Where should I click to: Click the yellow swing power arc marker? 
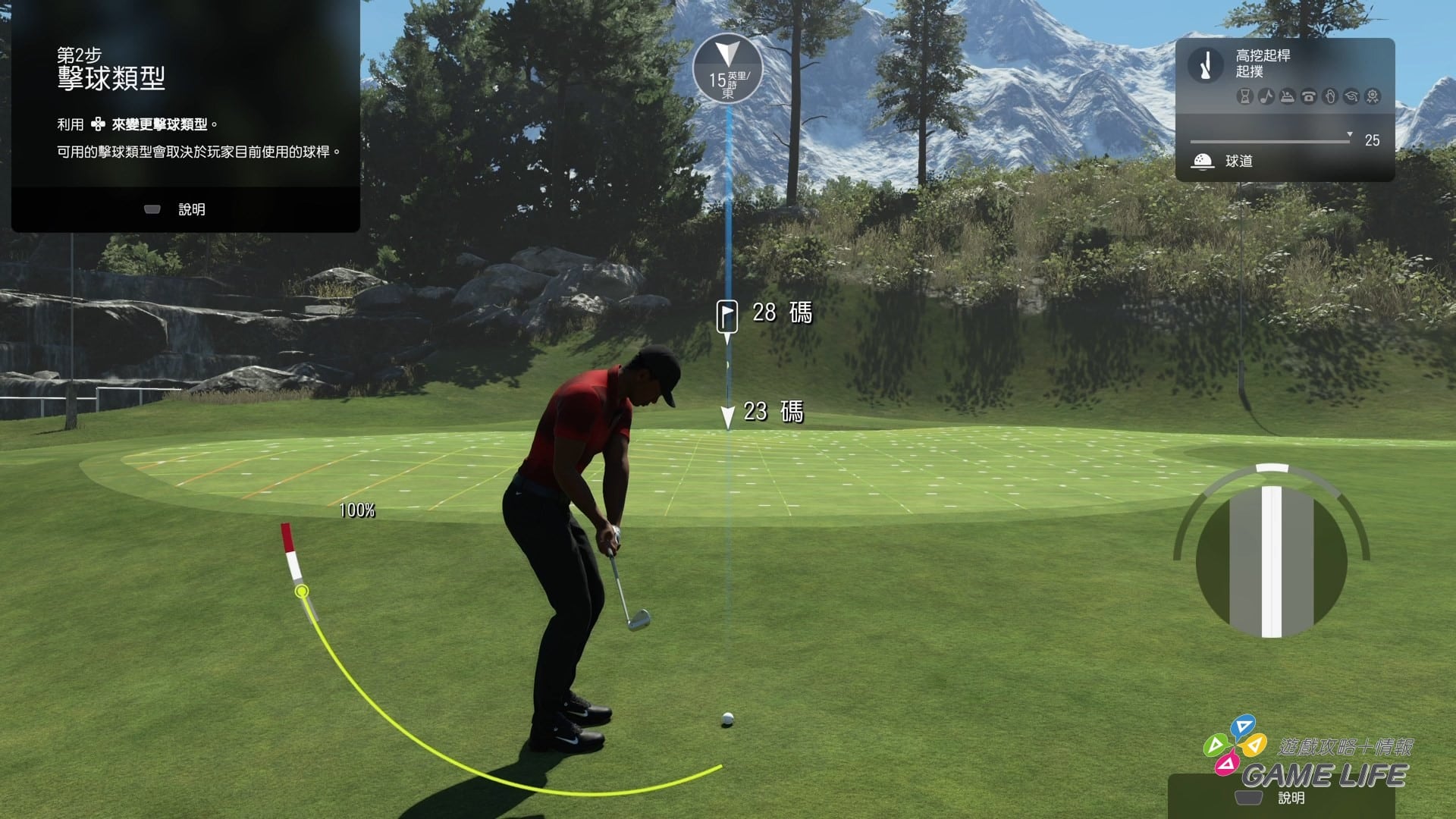pyautogui.click(x=302, y=591)
